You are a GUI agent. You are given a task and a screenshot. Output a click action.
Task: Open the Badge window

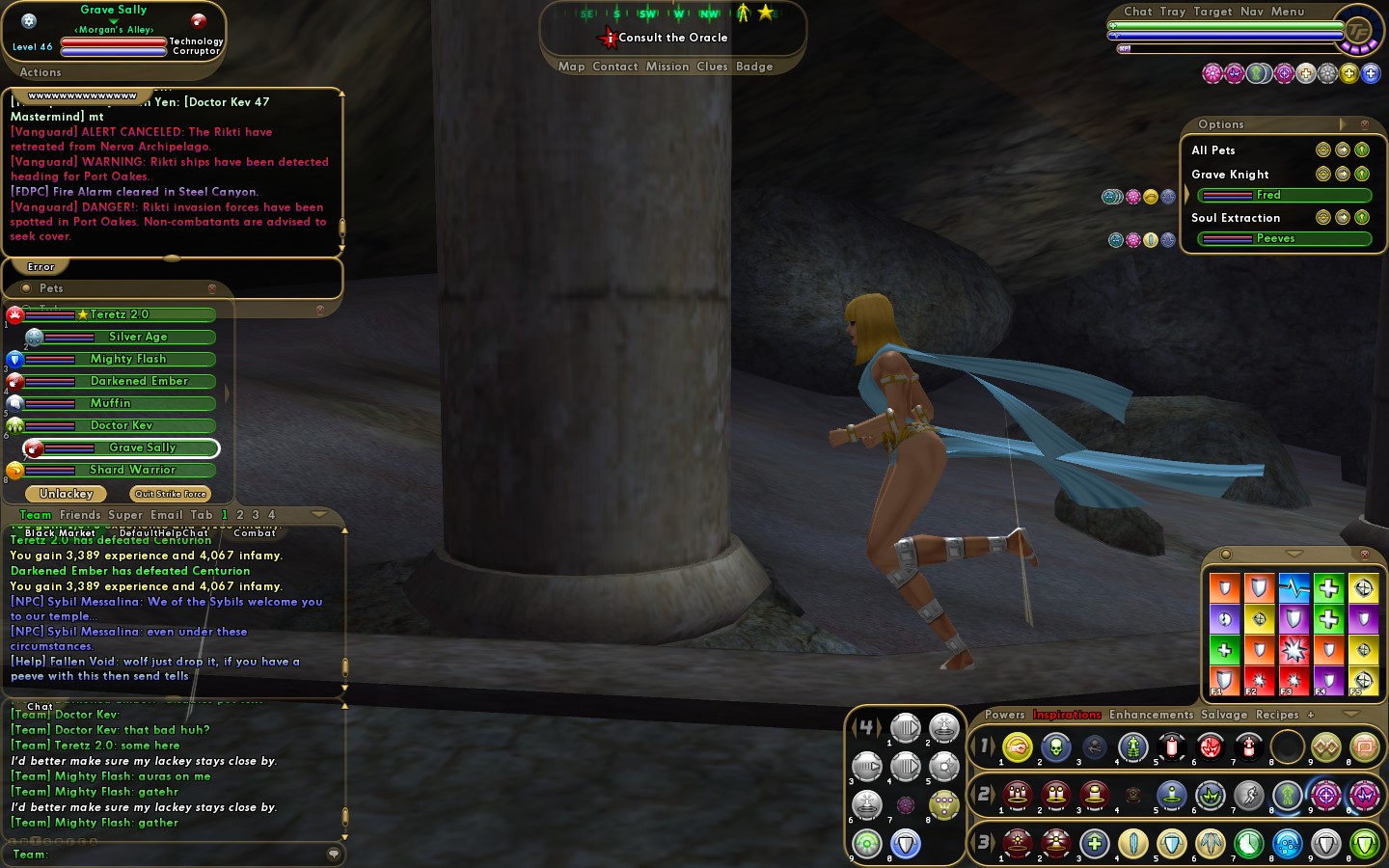point(754,67)
